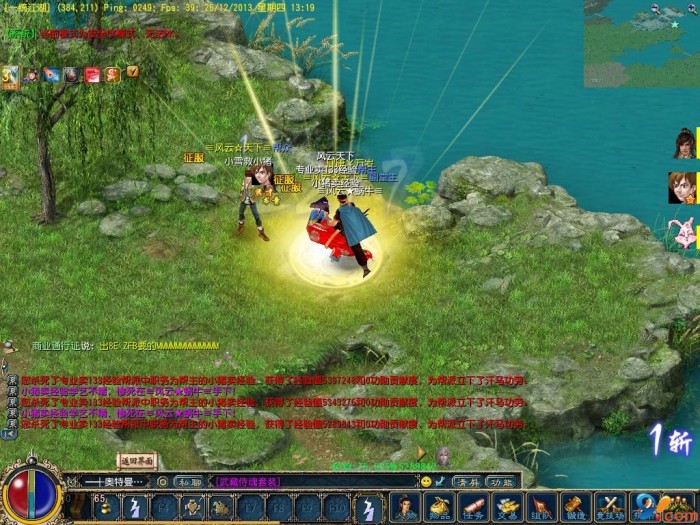
Task: Click the red envelope buff icon
Action: [92, 74]
